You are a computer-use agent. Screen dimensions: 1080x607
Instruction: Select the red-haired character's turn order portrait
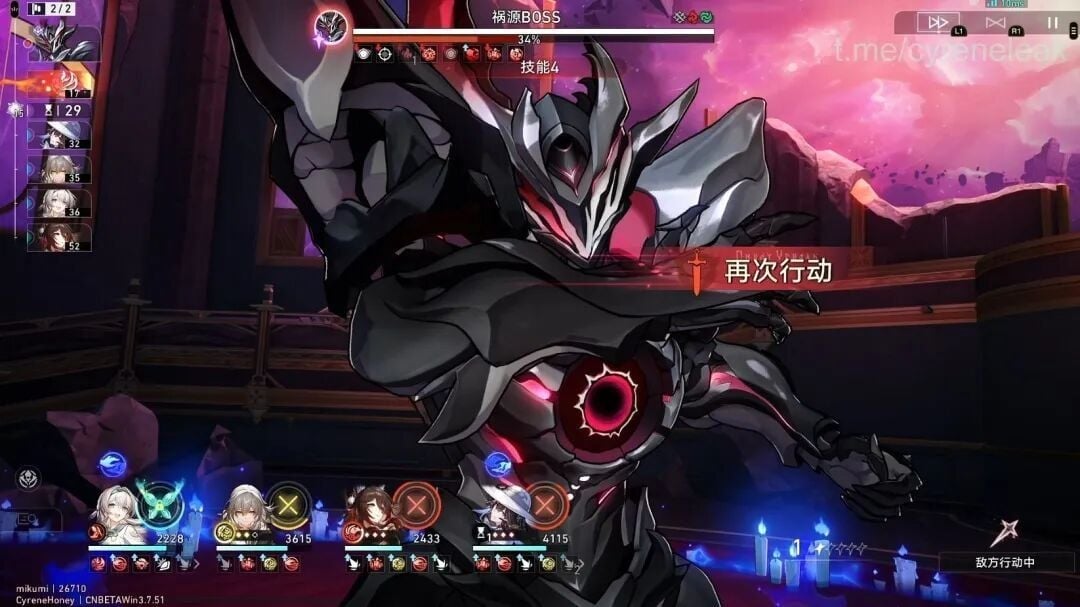[x=64, y=238]
